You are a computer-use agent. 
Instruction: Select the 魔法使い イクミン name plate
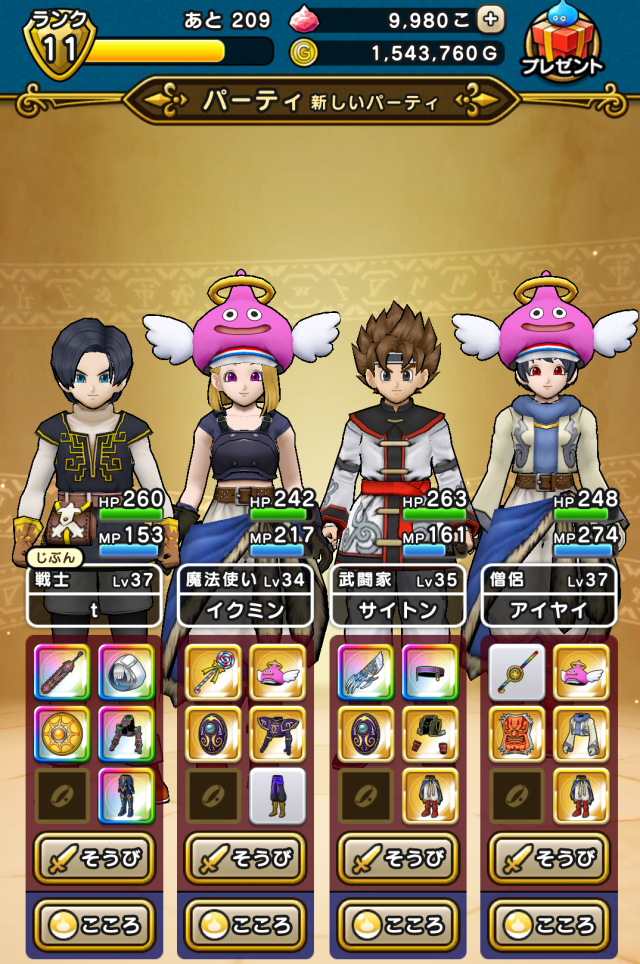coord(248,596)
